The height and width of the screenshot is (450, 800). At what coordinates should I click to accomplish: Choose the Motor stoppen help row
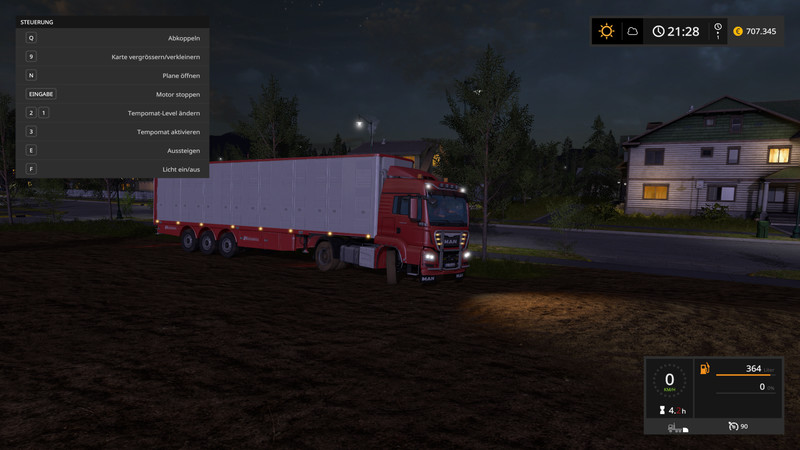112,94
